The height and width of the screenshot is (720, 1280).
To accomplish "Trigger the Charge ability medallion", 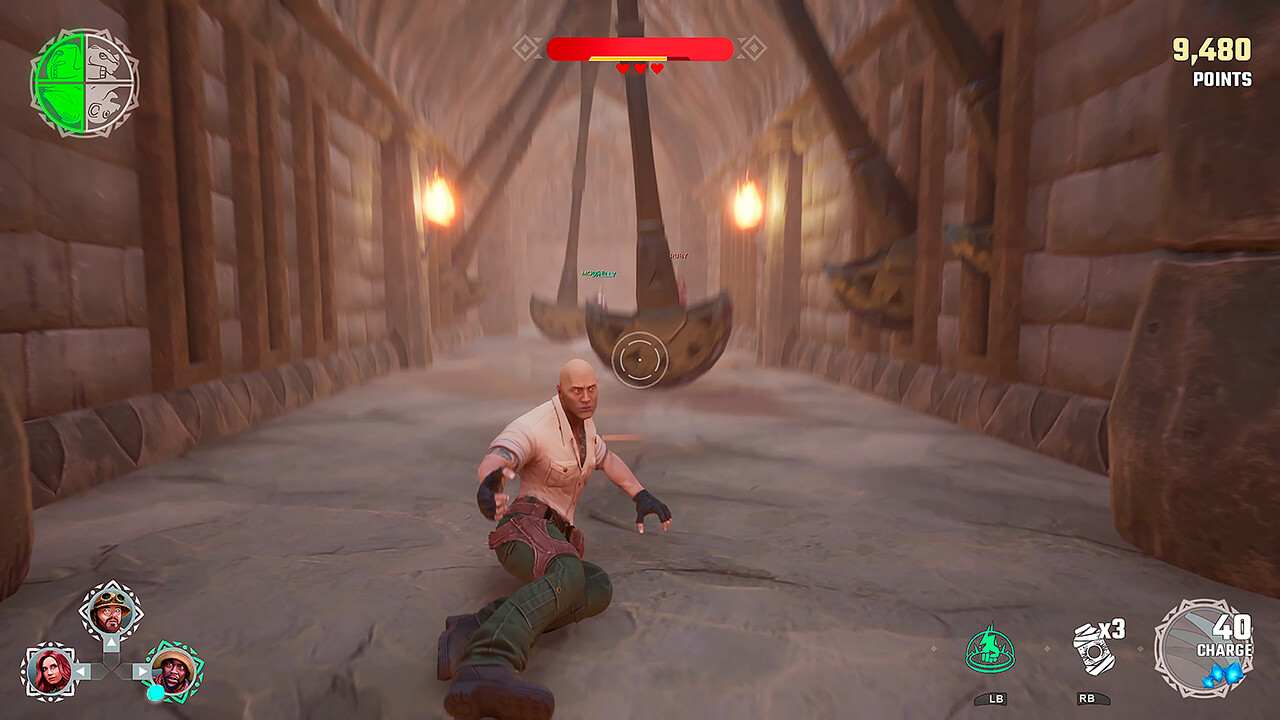I will pos(1203,648).
